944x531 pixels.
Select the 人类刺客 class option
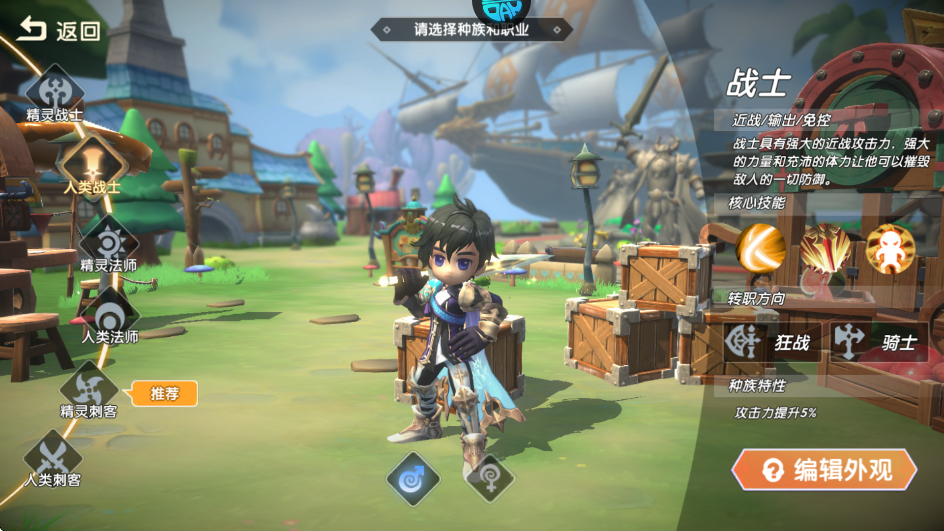(x=53, y=455)
